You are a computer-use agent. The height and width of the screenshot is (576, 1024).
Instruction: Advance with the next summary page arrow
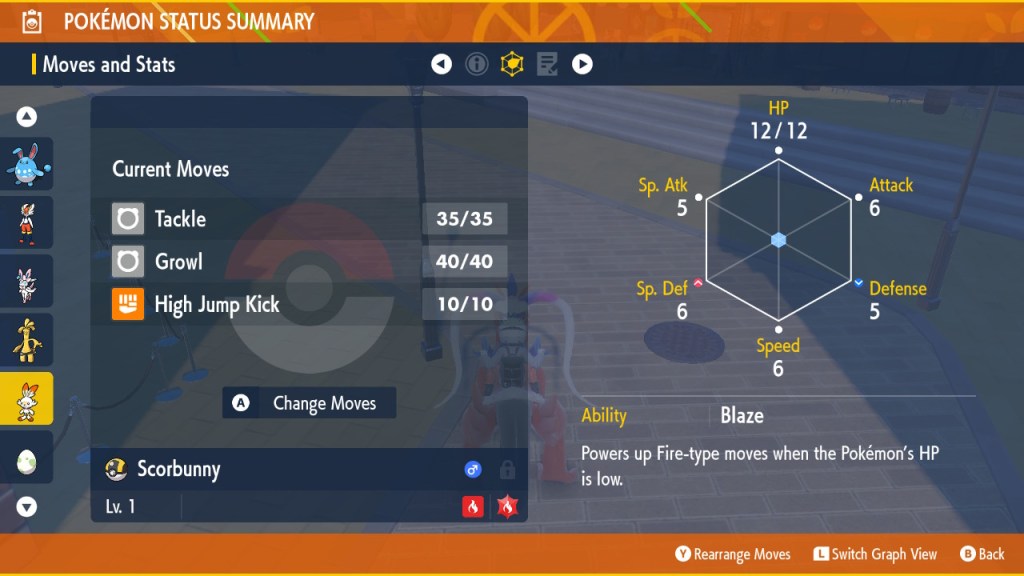pyautogui.click(x=582, y=65)
